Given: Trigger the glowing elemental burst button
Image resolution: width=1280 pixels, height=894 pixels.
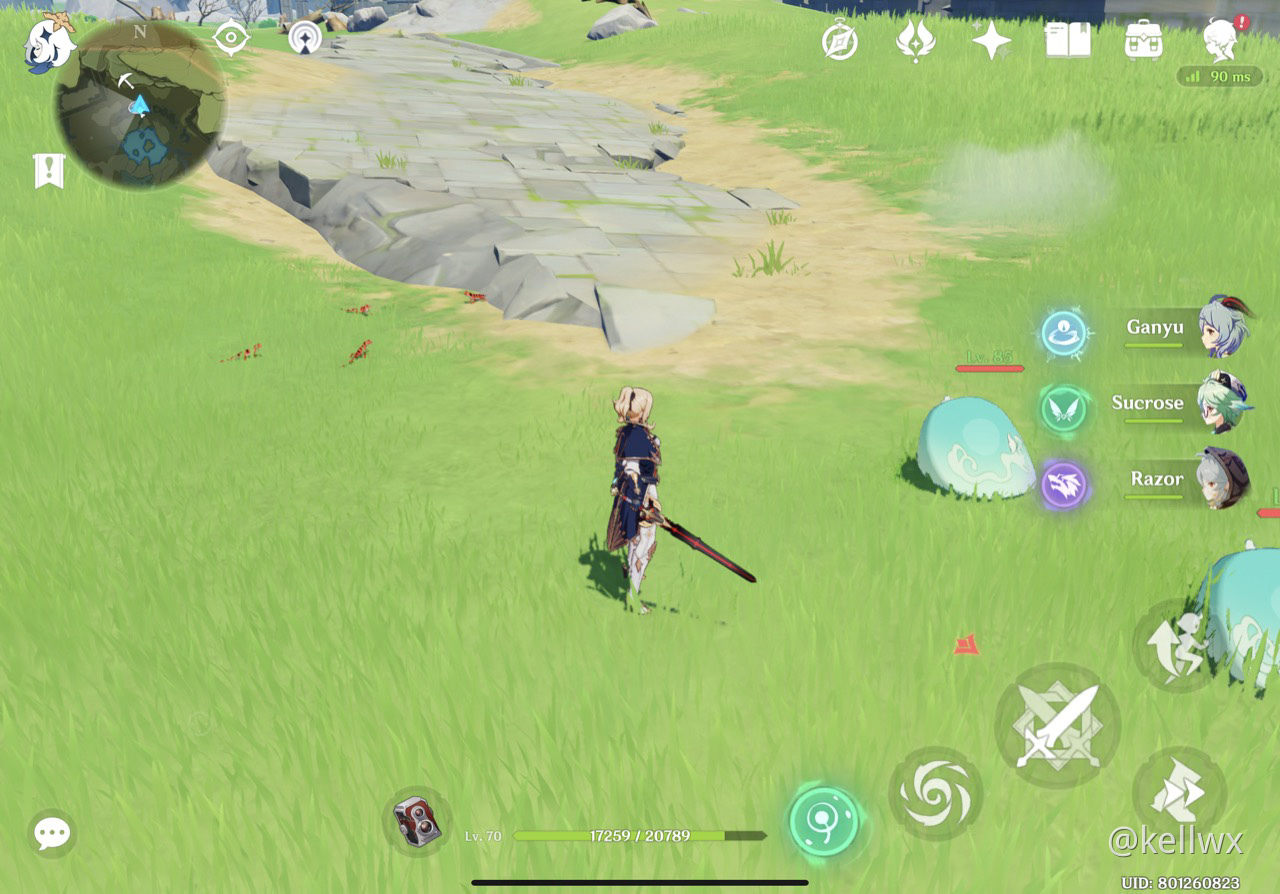Looking at the screenshot, I should [823, 822].
